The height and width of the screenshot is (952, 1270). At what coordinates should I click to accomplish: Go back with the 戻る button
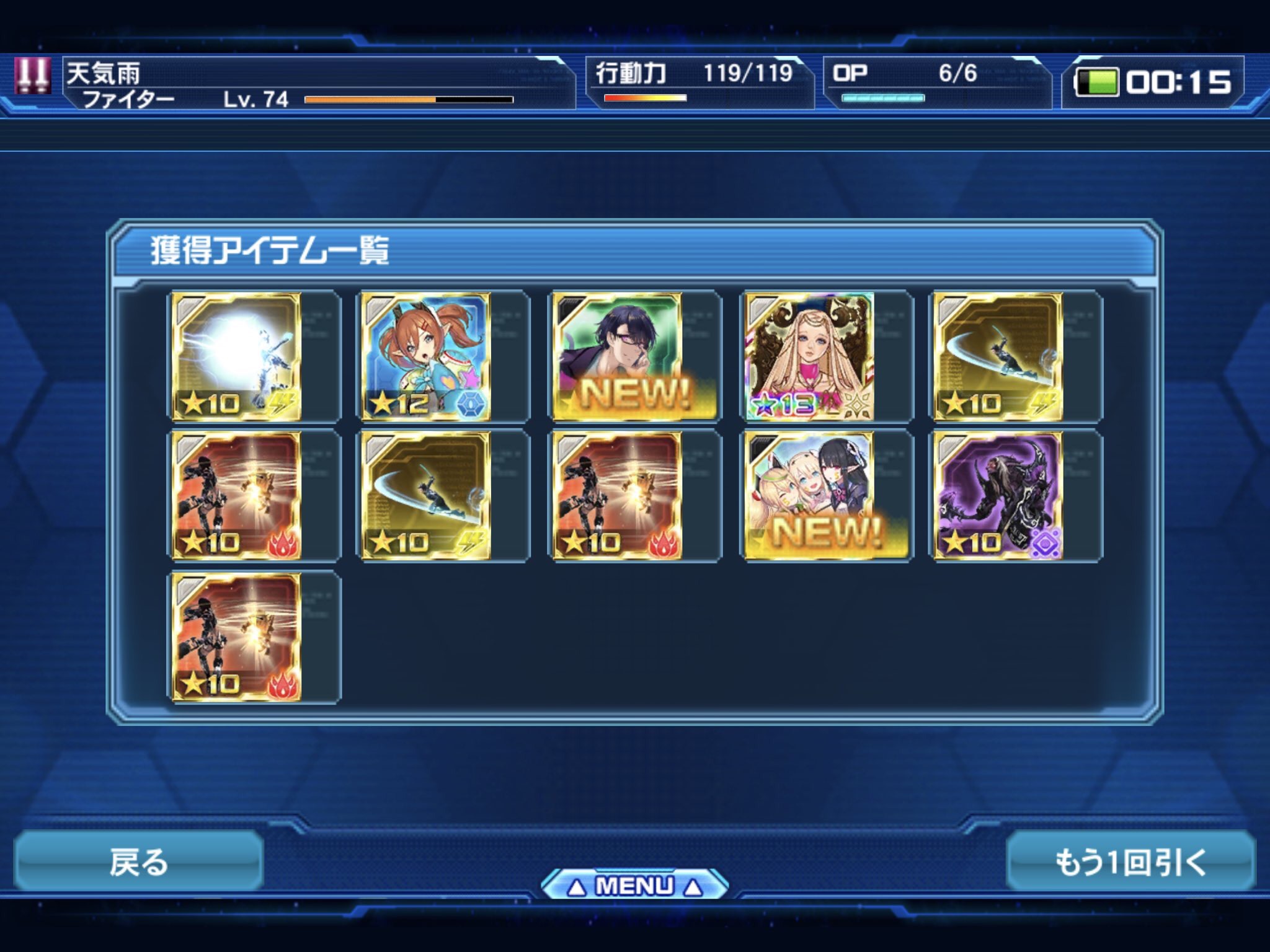138,862
